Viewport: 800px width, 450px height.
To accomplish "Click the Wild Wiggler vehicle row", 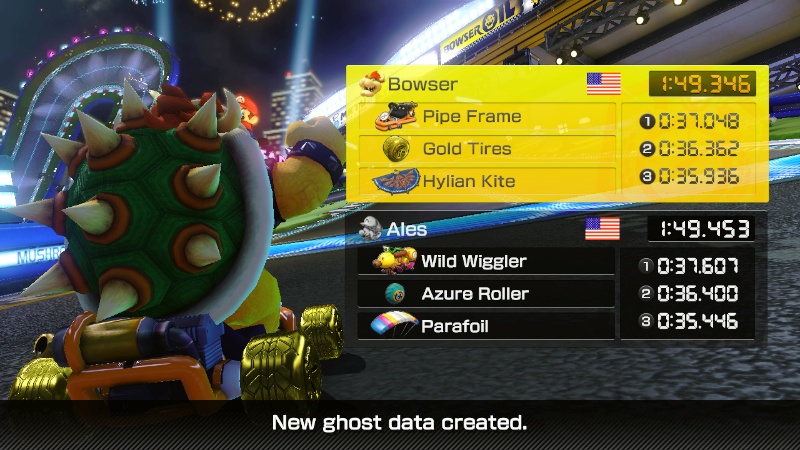I will [x=486, y=262].
